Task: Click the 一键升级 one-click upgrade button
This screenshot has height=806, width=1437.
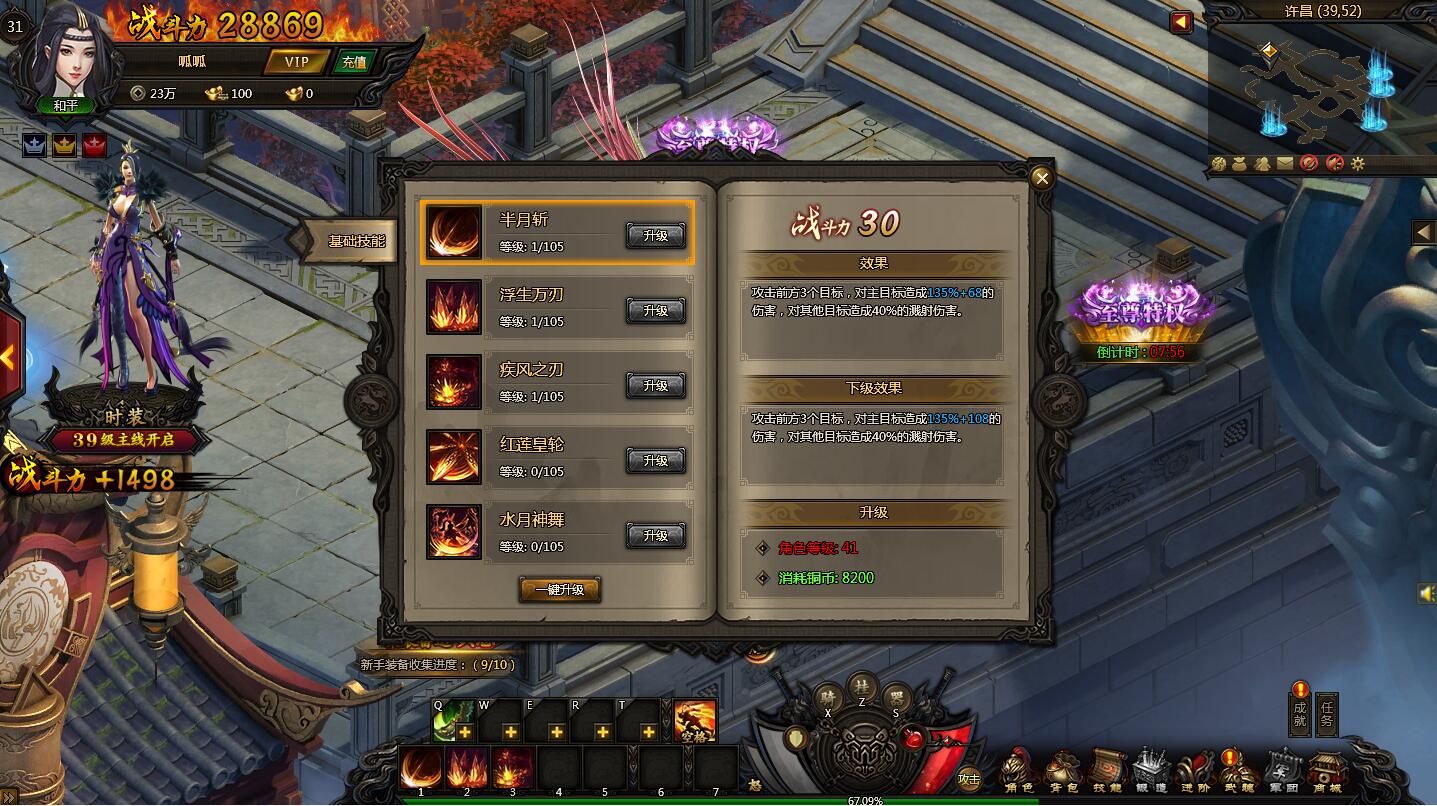Action: point(559,590)
